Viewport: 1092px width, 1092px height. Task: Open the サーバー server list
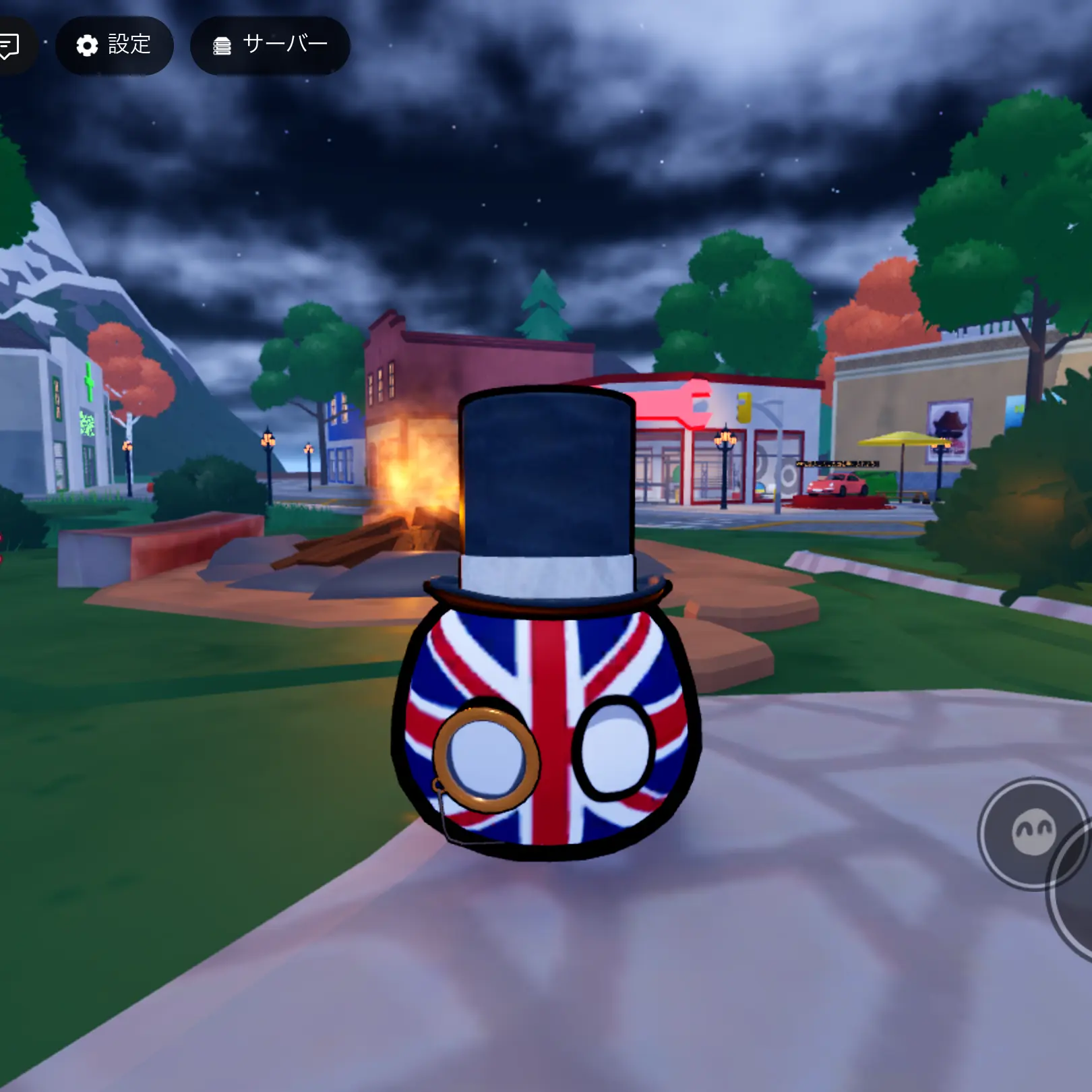270,45
